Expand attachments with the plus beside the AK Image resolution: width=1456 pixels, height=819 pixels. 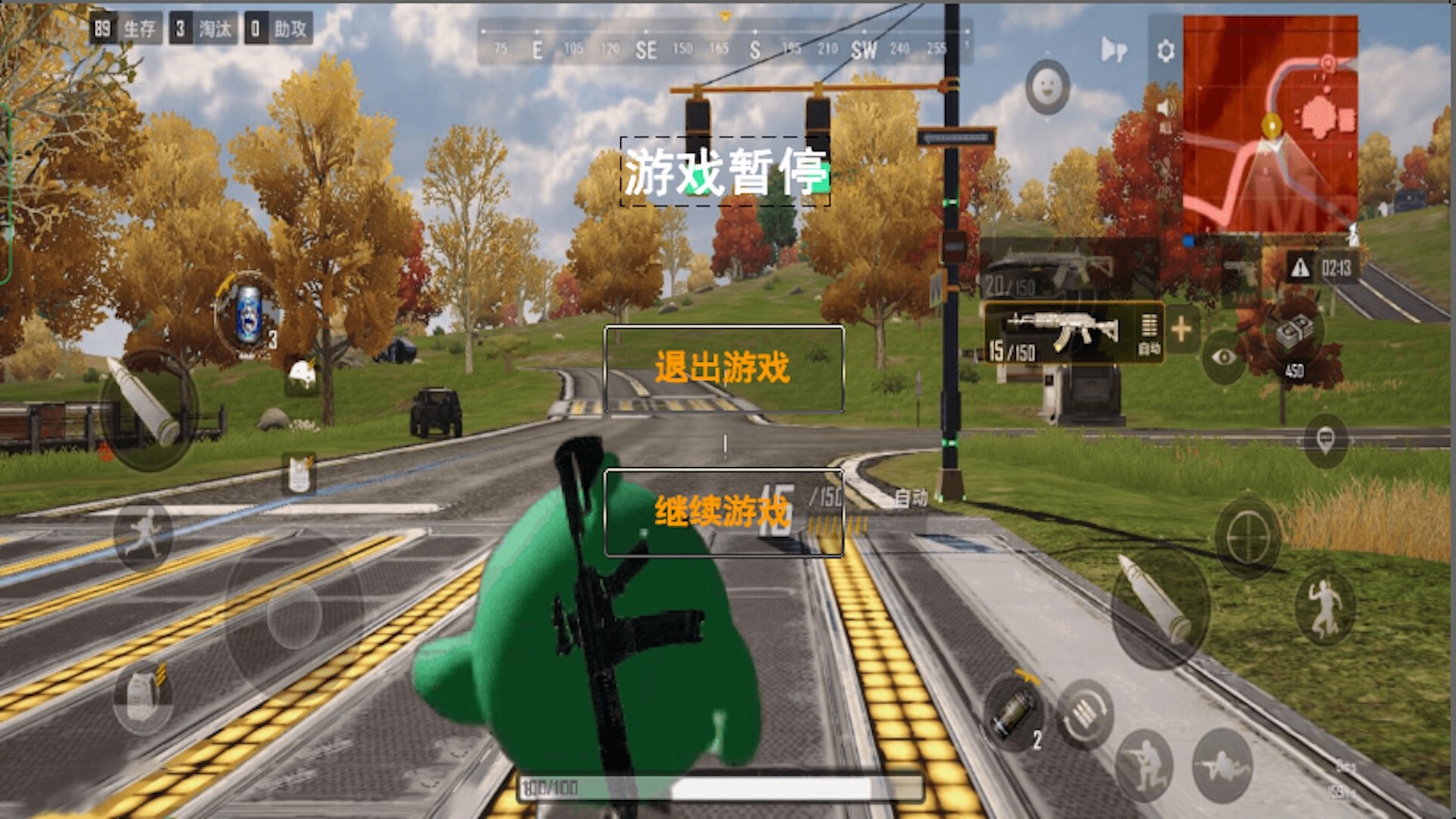coord(1181,328)
